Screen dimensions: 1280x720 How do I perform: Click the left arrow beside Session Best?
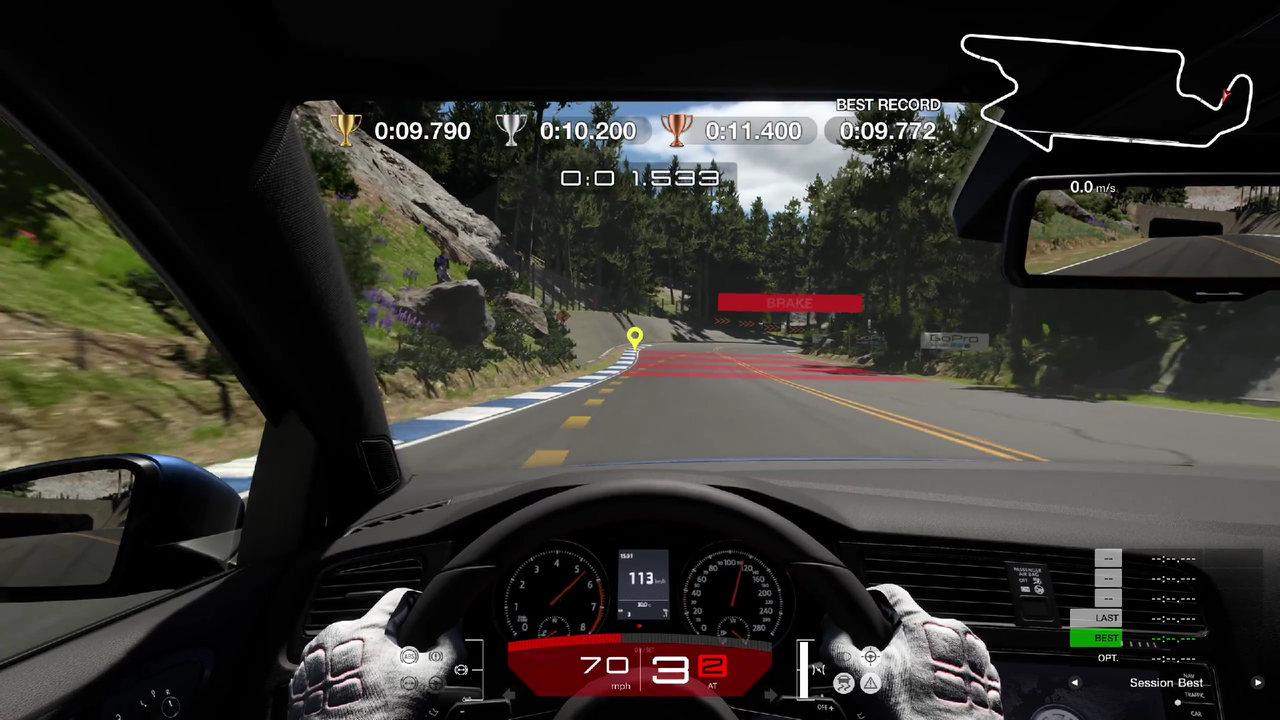click(1074, 682)
